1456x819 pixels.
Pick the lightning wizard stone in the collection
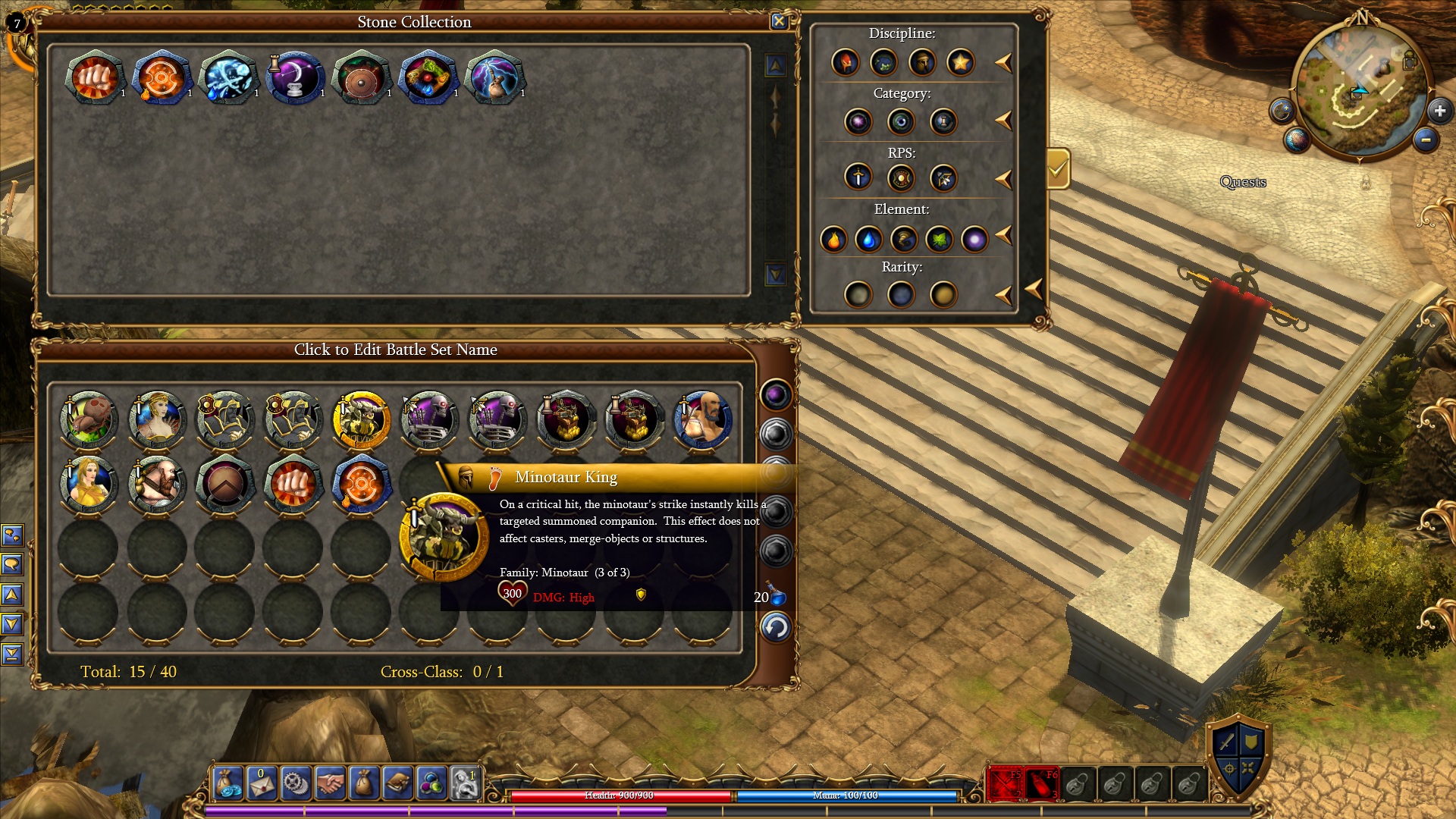coord(494,77)
